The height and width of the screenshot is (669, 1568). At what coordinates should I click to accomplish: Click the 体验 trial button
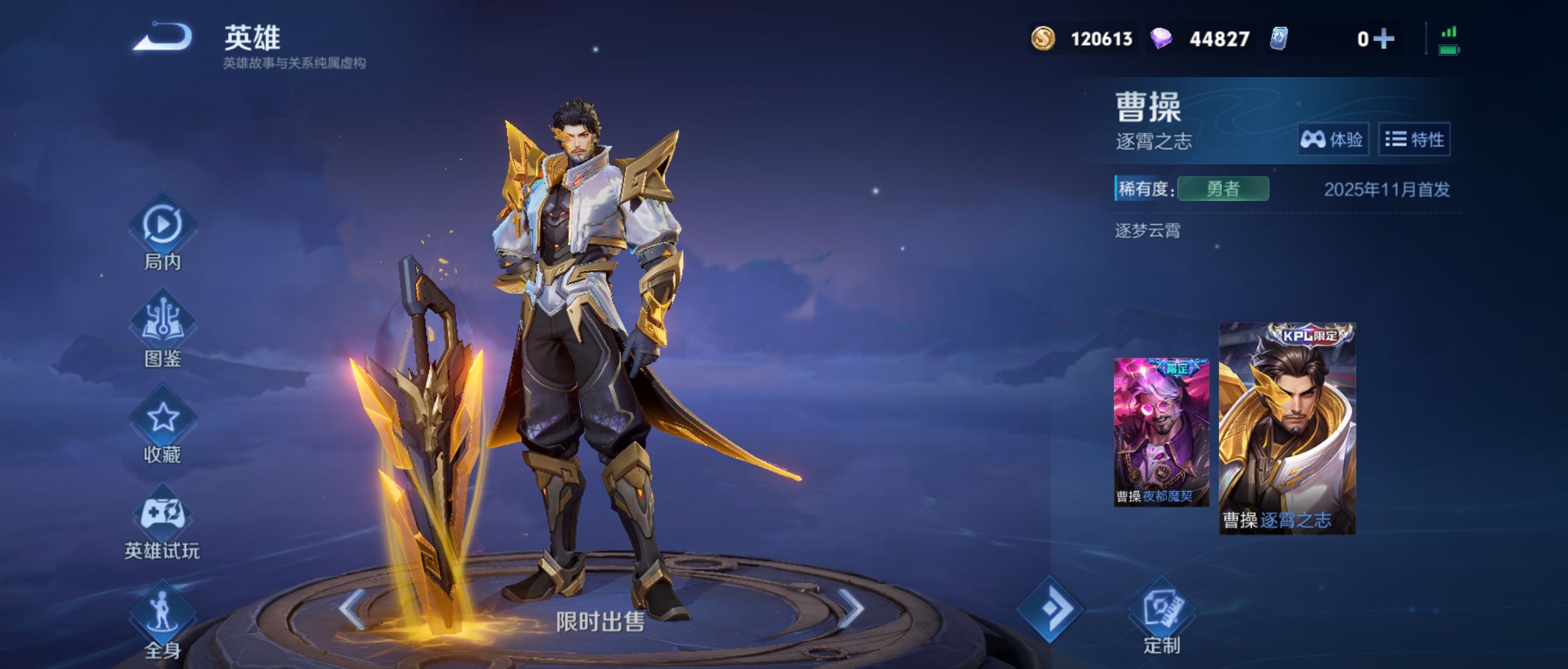[x=1332, y=140]
